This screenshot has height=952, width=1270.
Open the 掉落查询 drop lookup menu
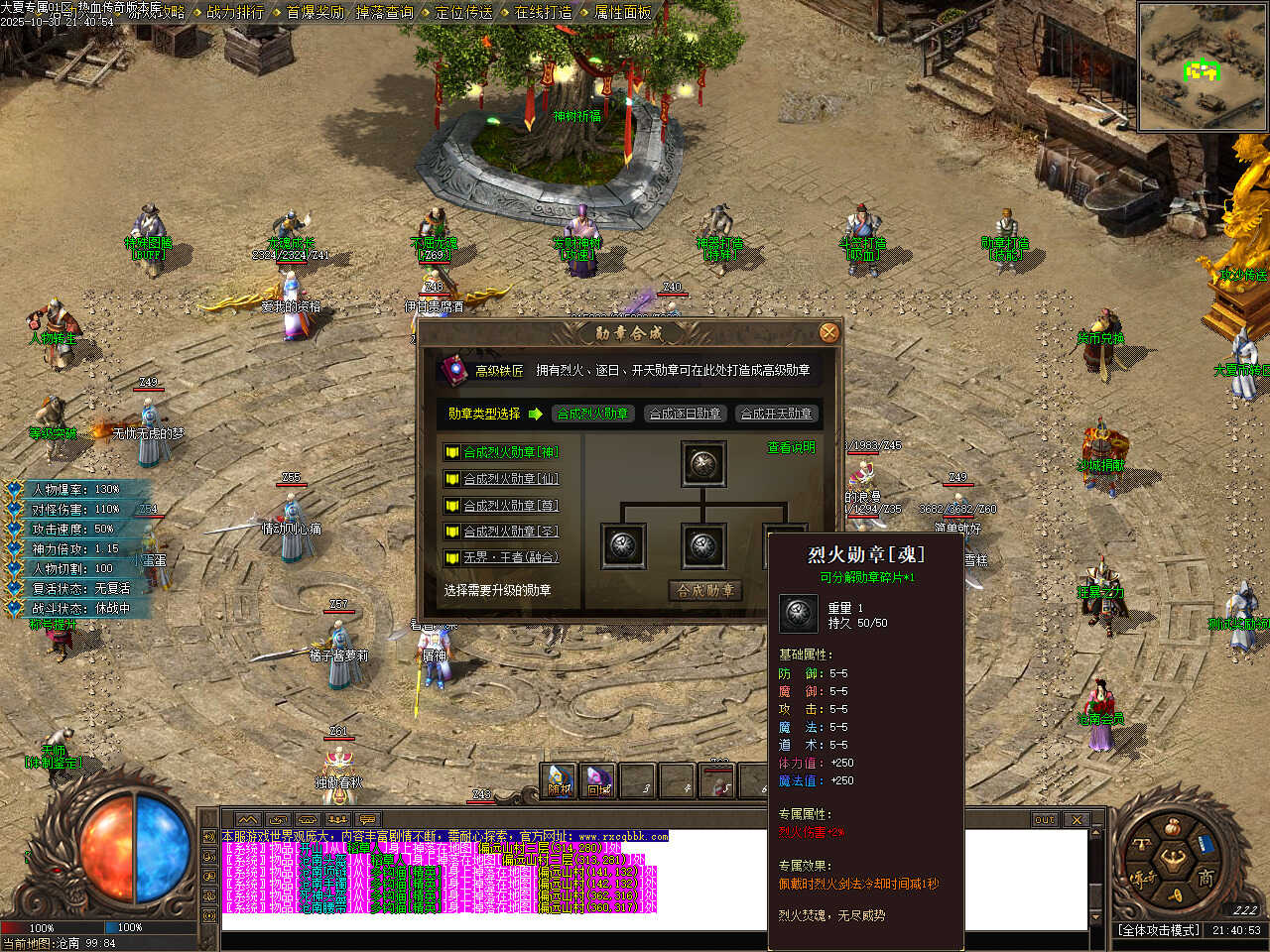[384, 12]
